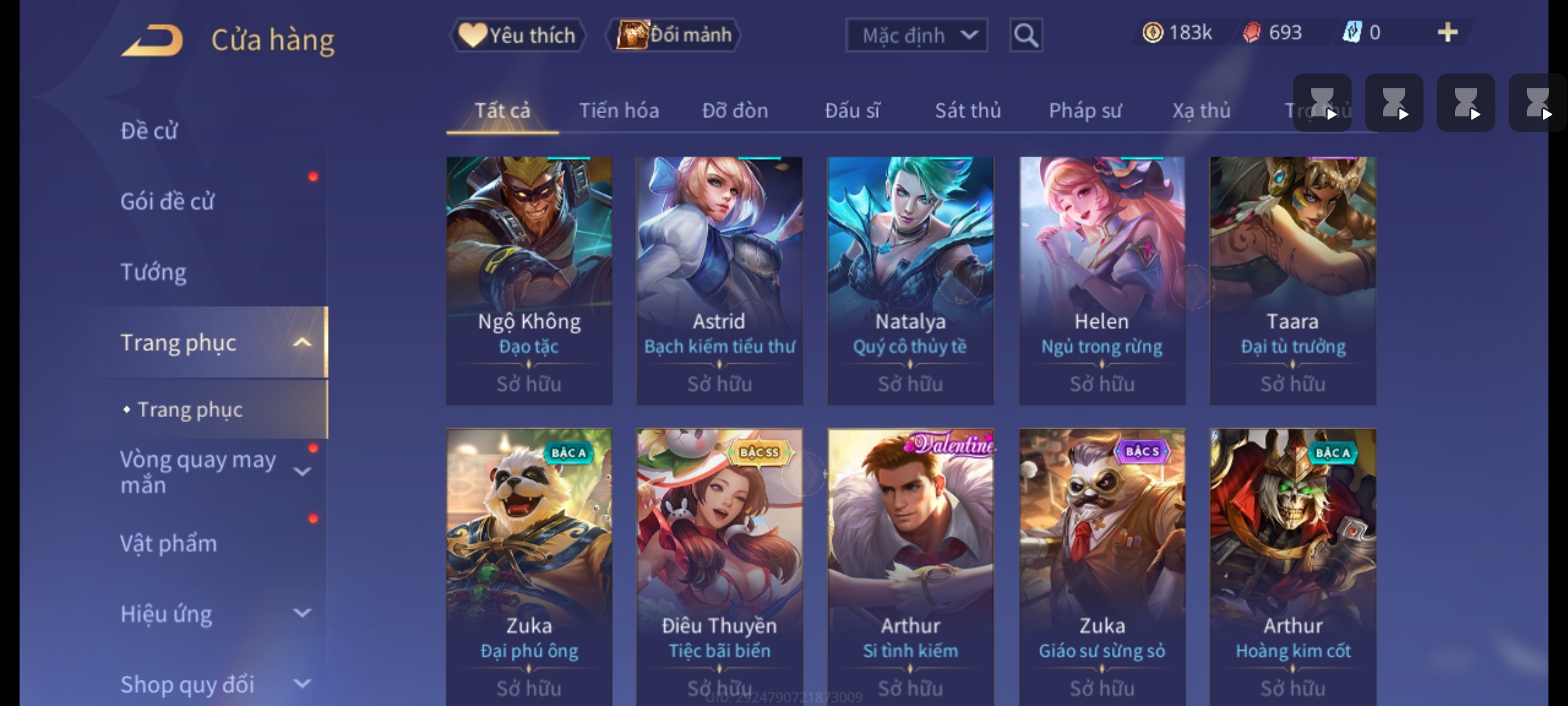Switch to the Đỡ đòn tab
1568x706 pixels.
click(x=735, y=110)
